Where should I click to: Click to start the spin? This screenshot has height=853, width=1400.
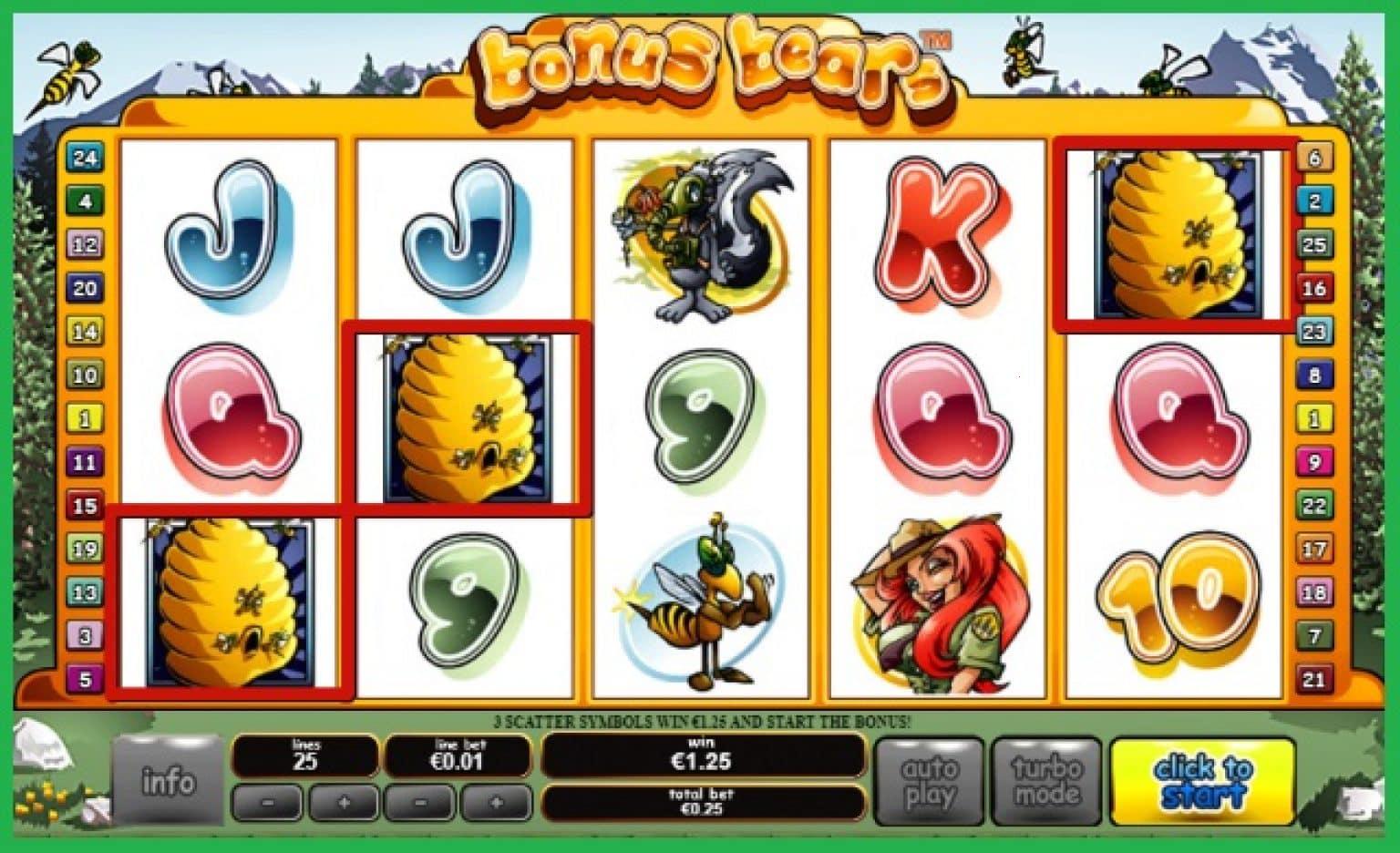pyautogui.click(x=1203, y=781)
